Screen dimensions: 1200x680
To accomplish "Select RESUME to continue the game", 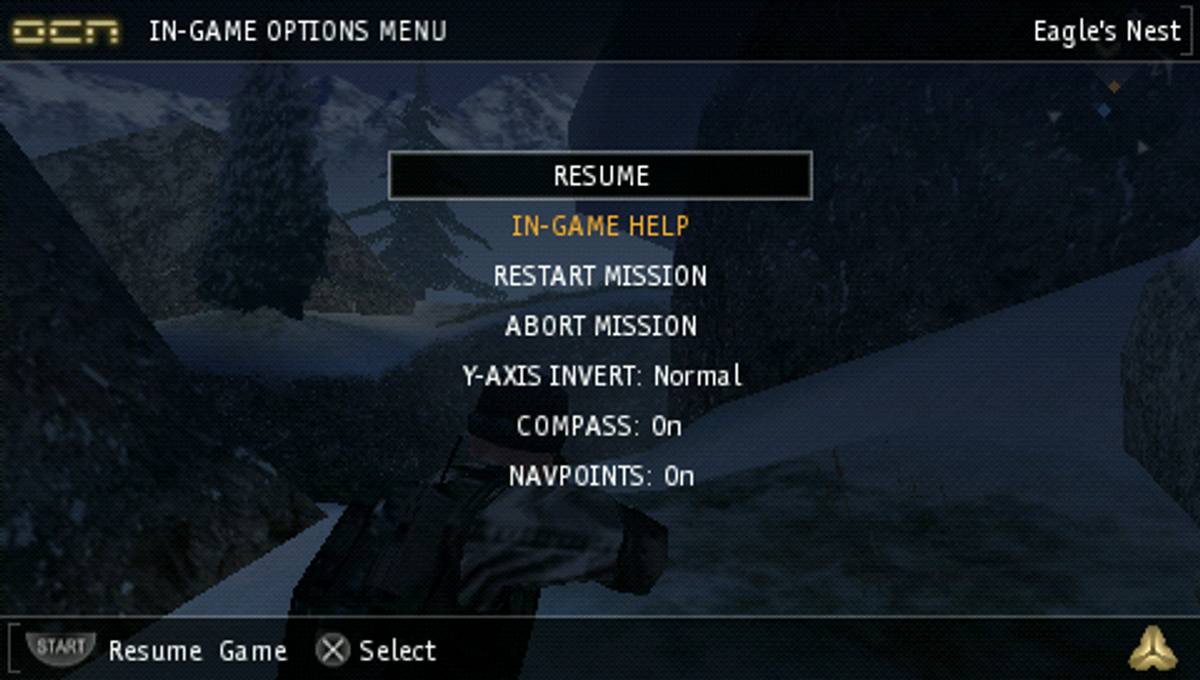I will pos(600,176).
